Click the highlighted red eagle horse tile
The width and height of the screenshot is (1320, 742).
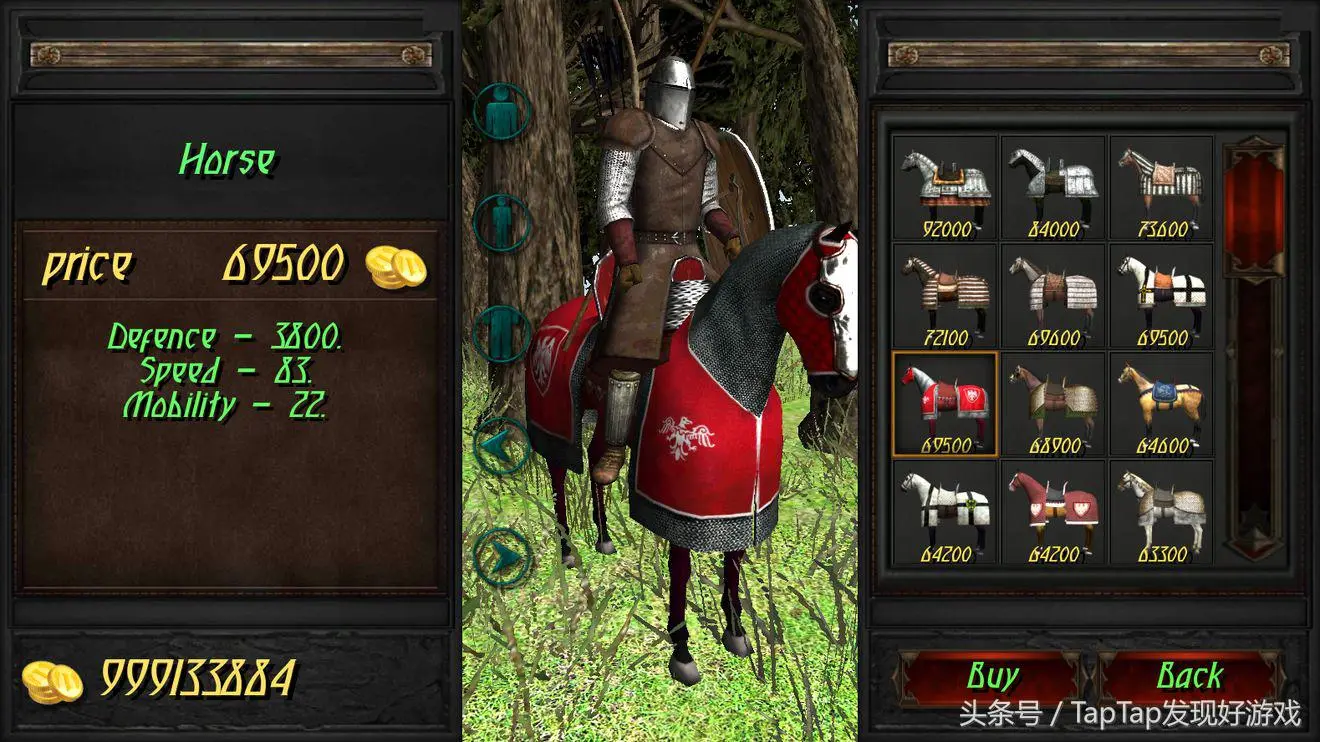(x=945, y=404)
